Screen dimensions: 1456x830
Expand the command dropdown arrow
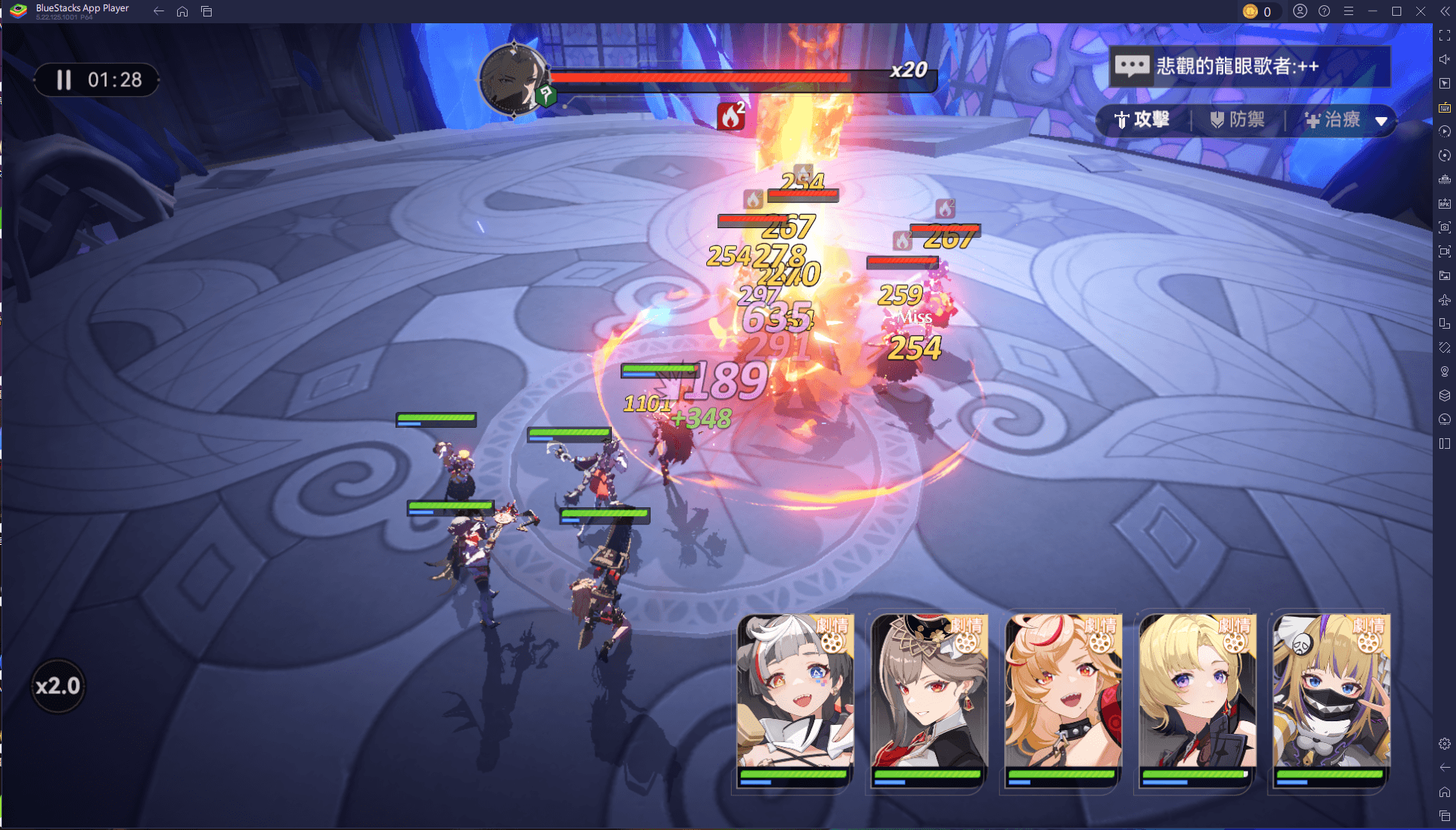pos(1381,121)
